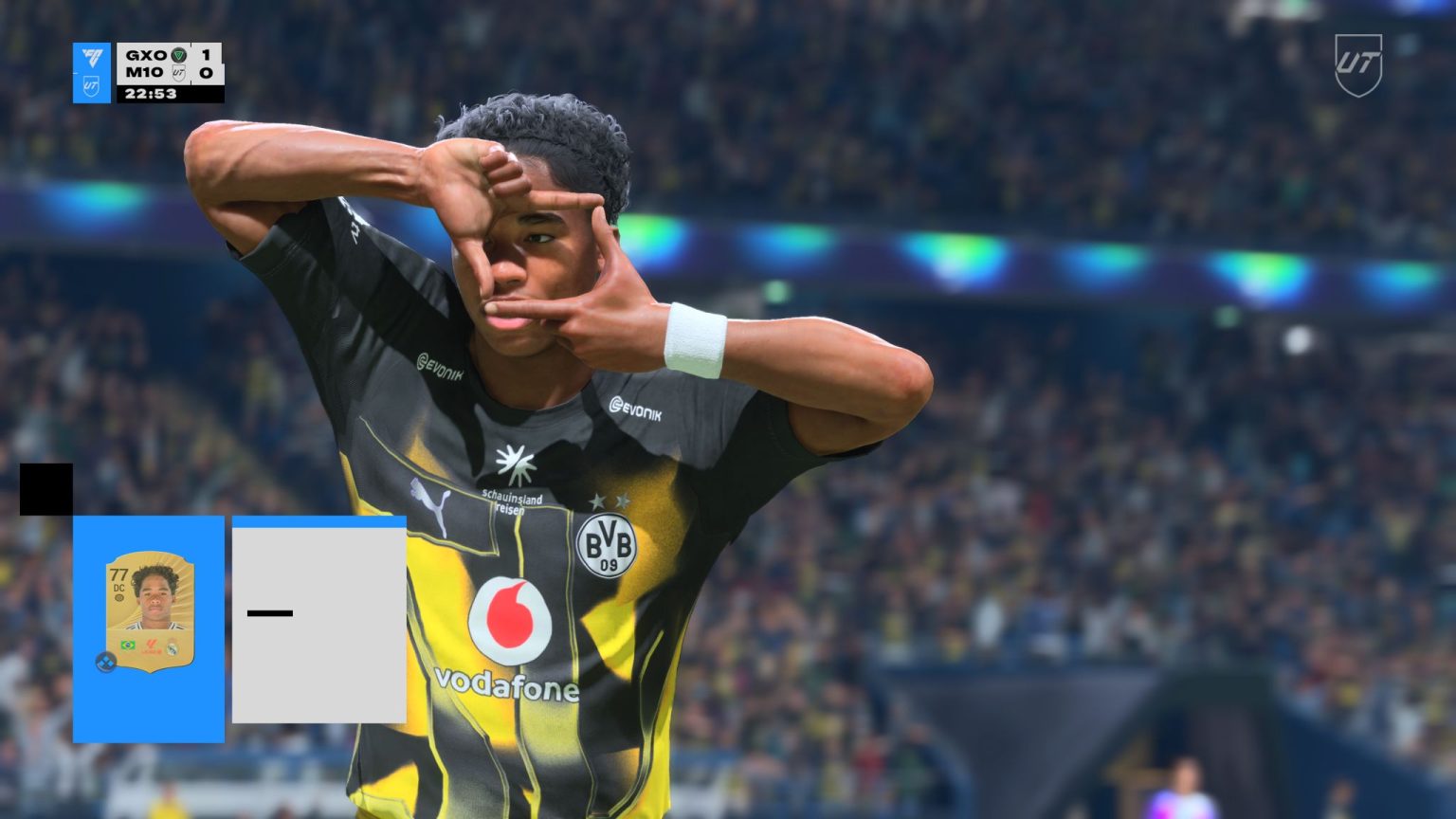This screenshot has width=1456, height=819.
Task: Click the 1-0 score display
Action: pyautogui.click(x=207, y=64)
